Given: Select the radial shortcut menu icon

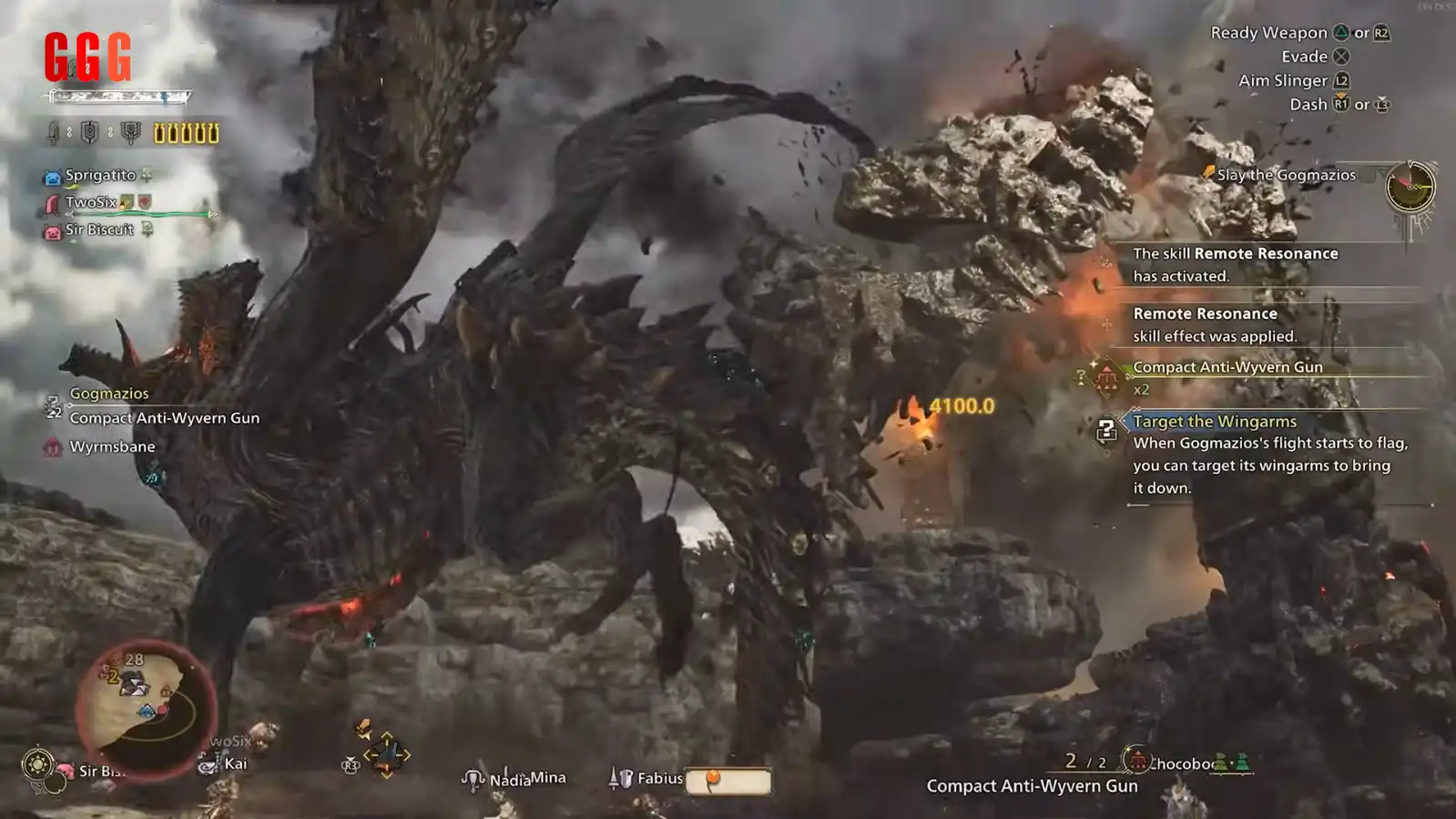Looking at the screenshot, I should (x=386, y=754).
